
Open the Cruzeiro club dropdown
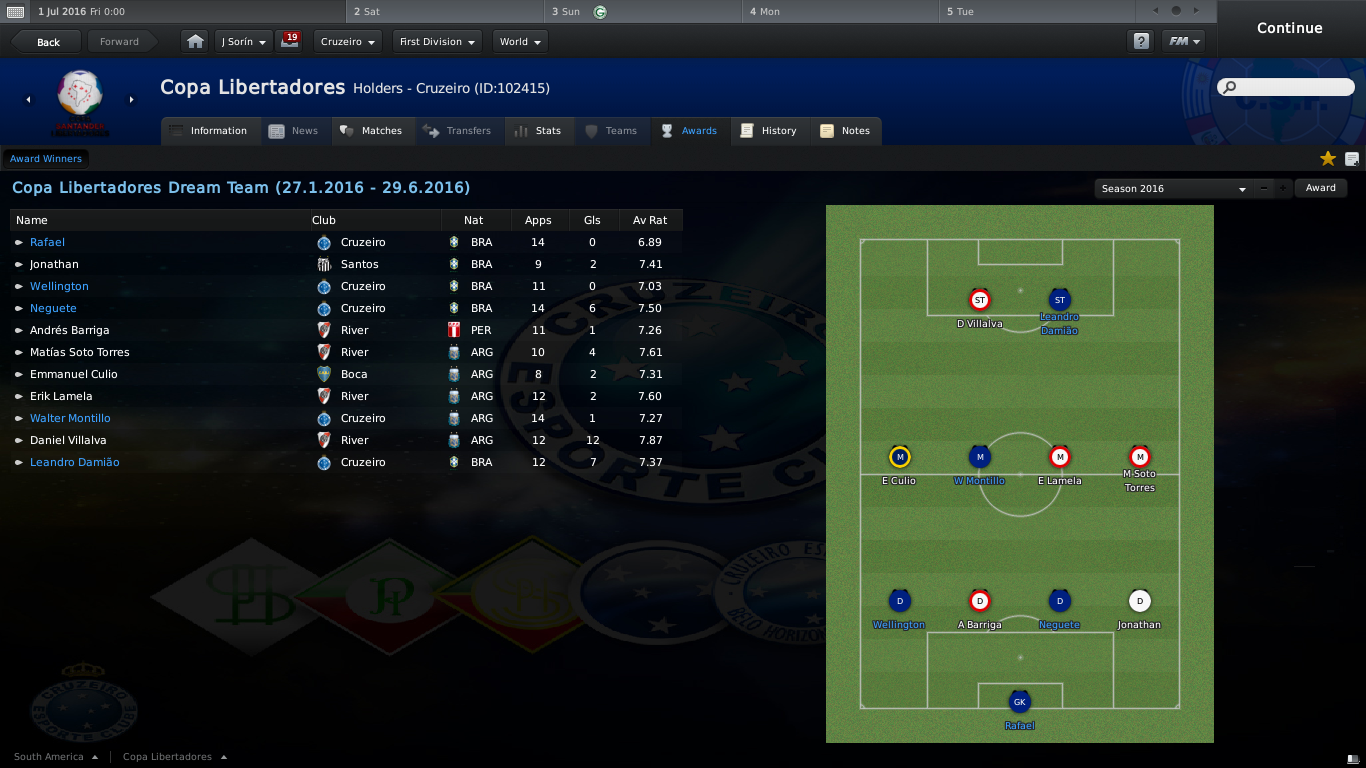(x=347, y=42)
